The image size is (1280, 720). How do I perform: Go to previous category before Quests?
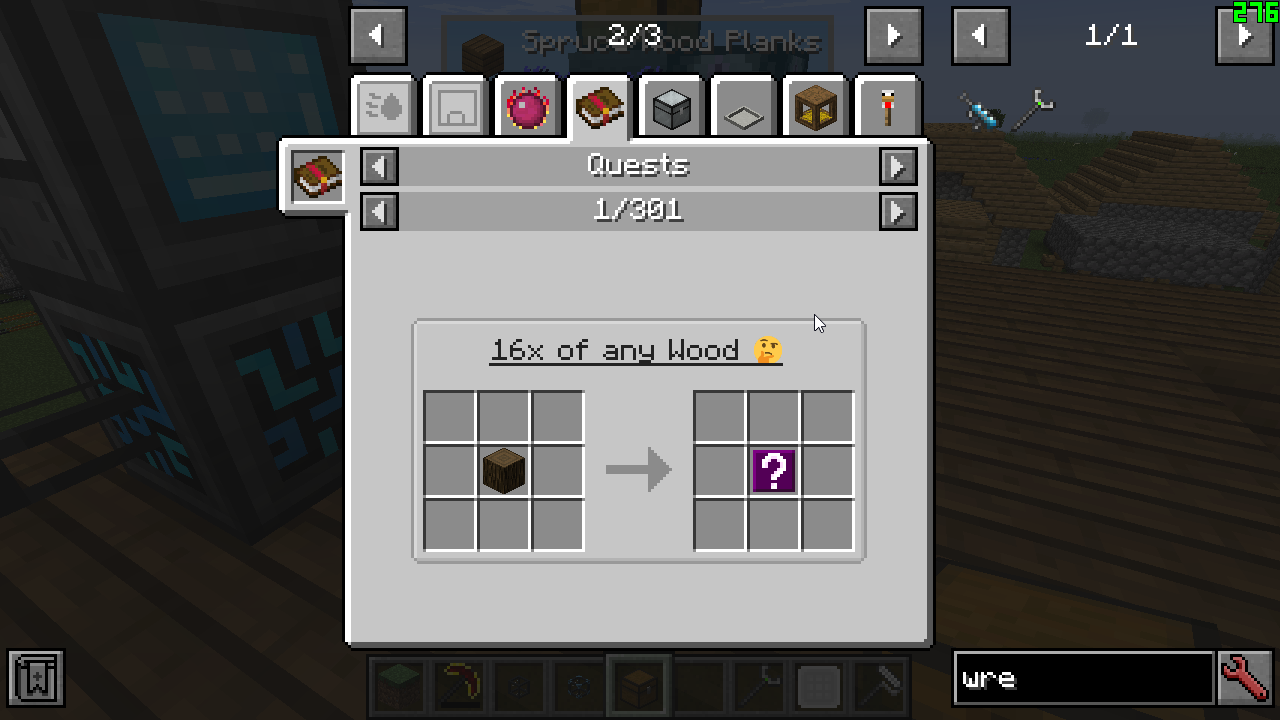[x=379, y=166]
